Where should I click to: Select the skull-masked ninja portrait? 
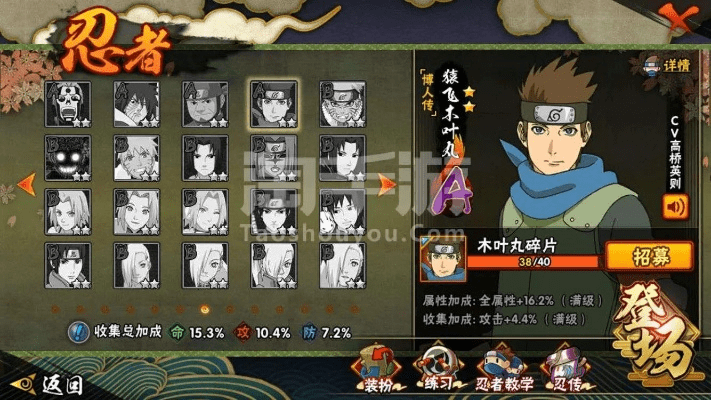tap(67, 103)
